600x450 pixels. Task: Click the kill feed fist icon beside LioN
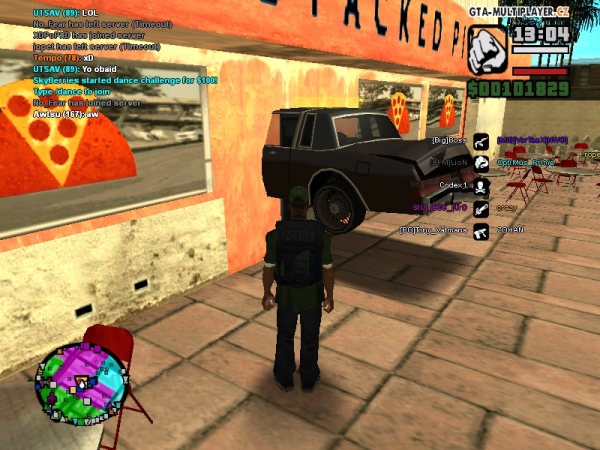coord(481,163)
